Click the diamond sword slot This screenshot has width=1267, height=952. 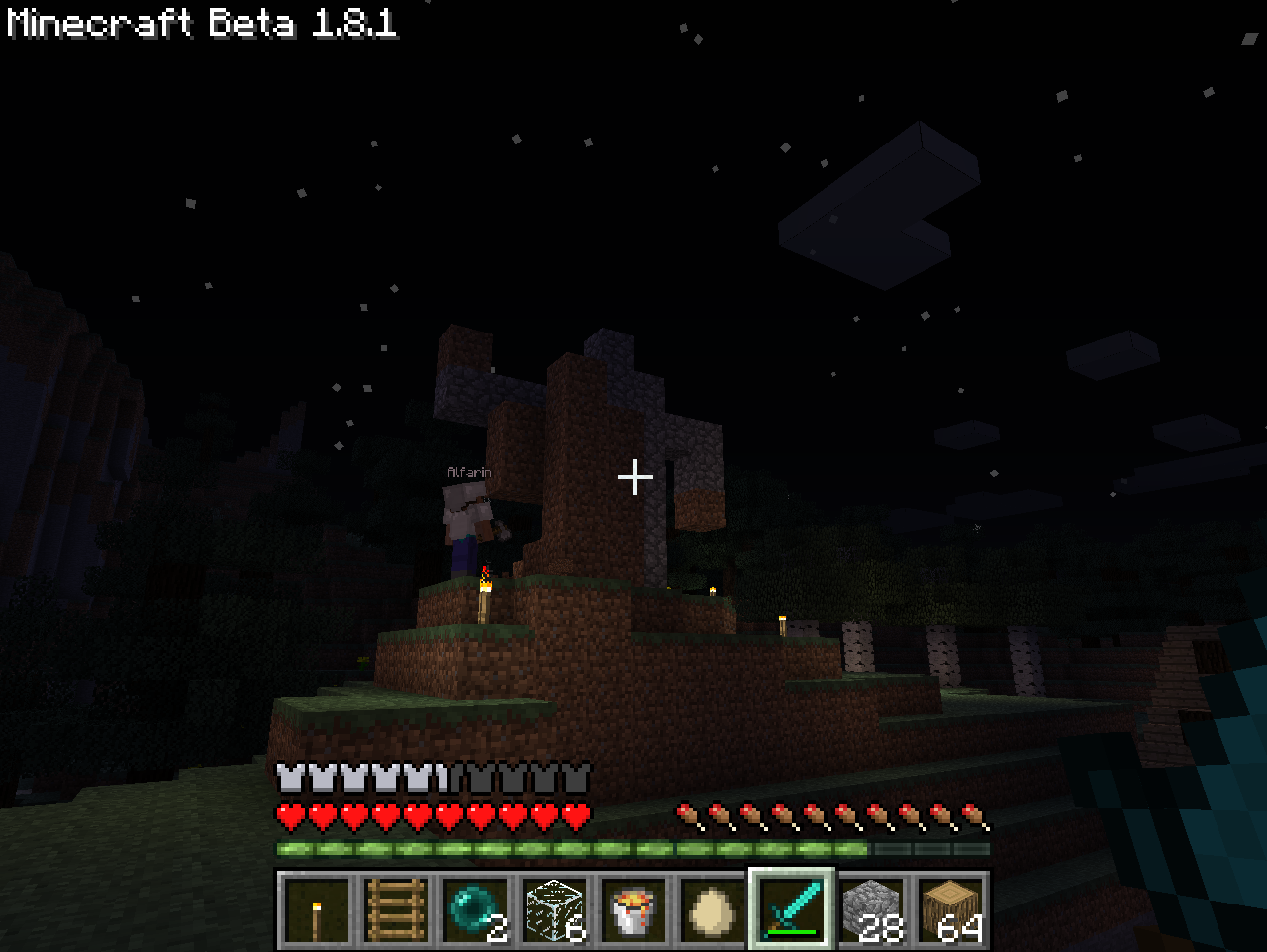(x=792, y=908)
